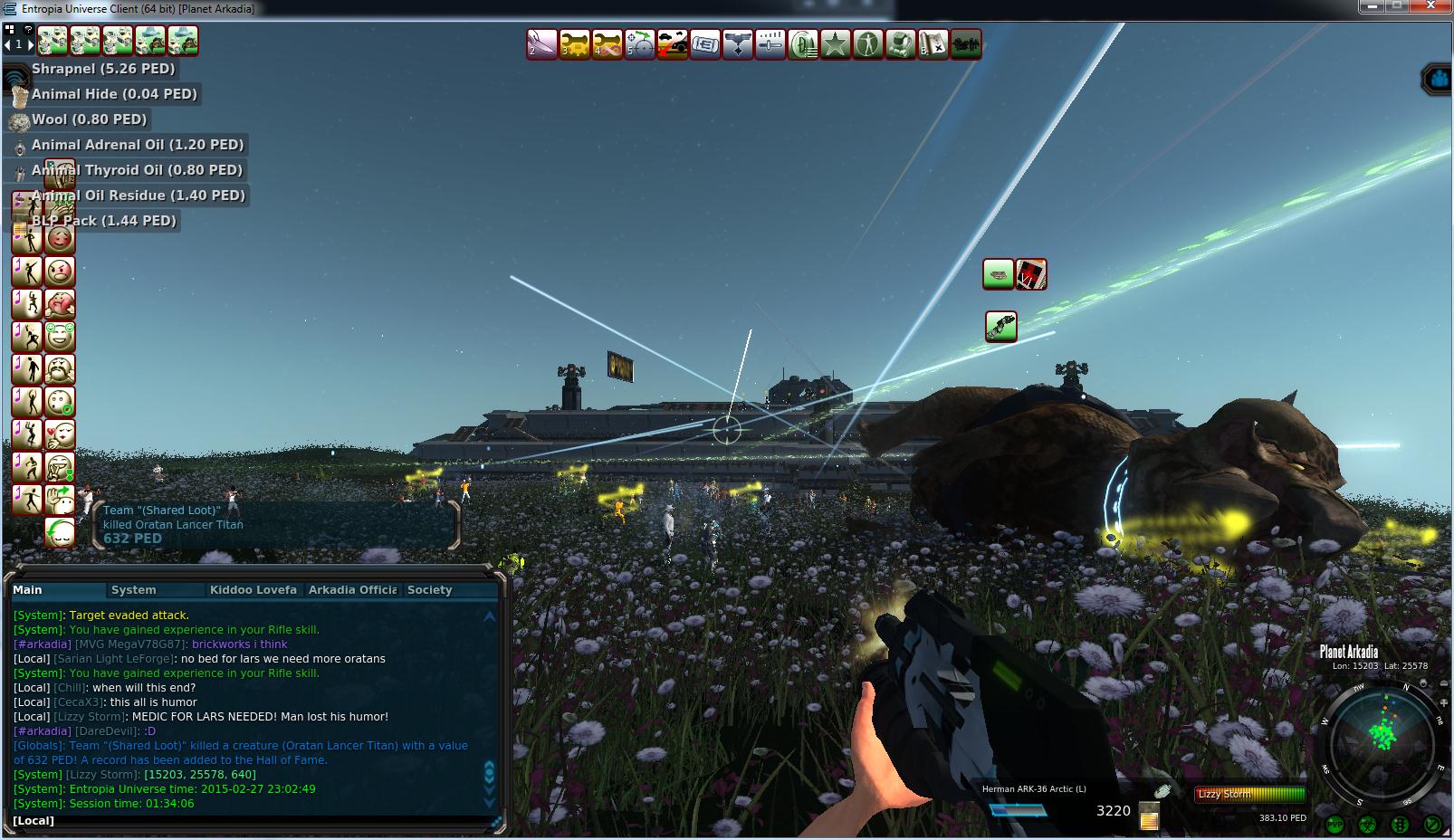The width and height of the screenshot is (1454, 840).
Task: Use the crosshair target-next action icon
Action: click(x=640, y=43)
